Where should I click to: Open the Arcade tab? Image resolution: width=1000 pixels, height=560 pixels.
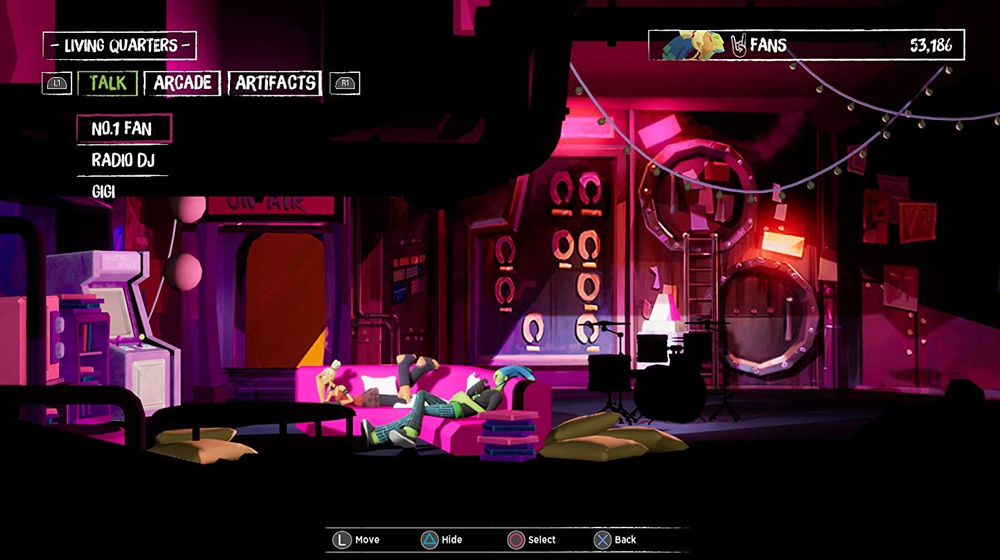point(182,83)
